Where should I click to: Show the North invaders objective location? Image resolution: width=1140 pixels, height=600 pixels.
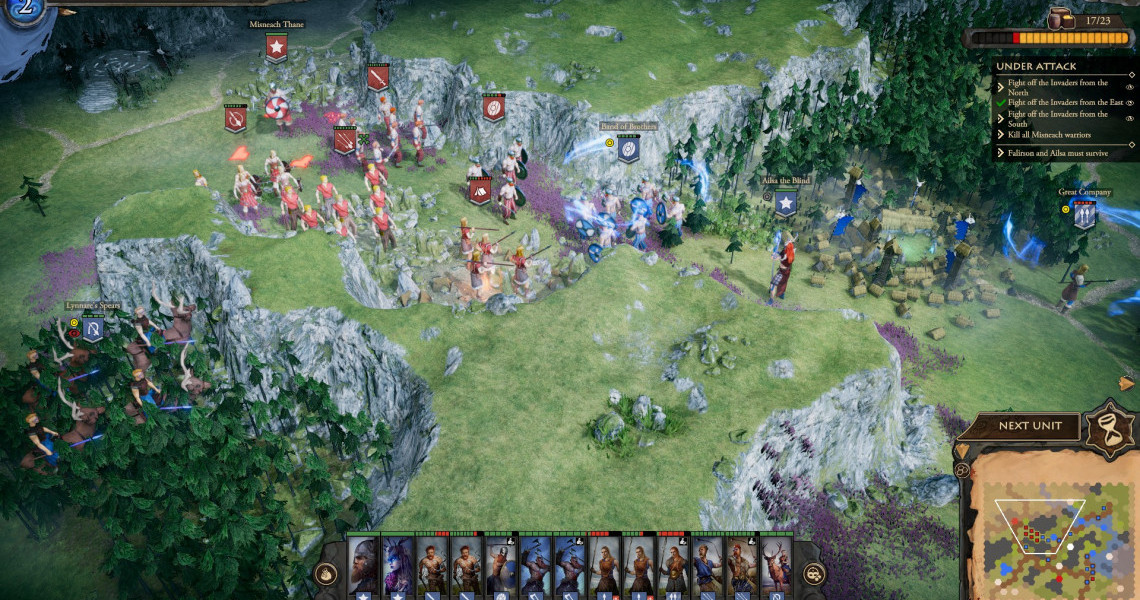(1130, 89)
